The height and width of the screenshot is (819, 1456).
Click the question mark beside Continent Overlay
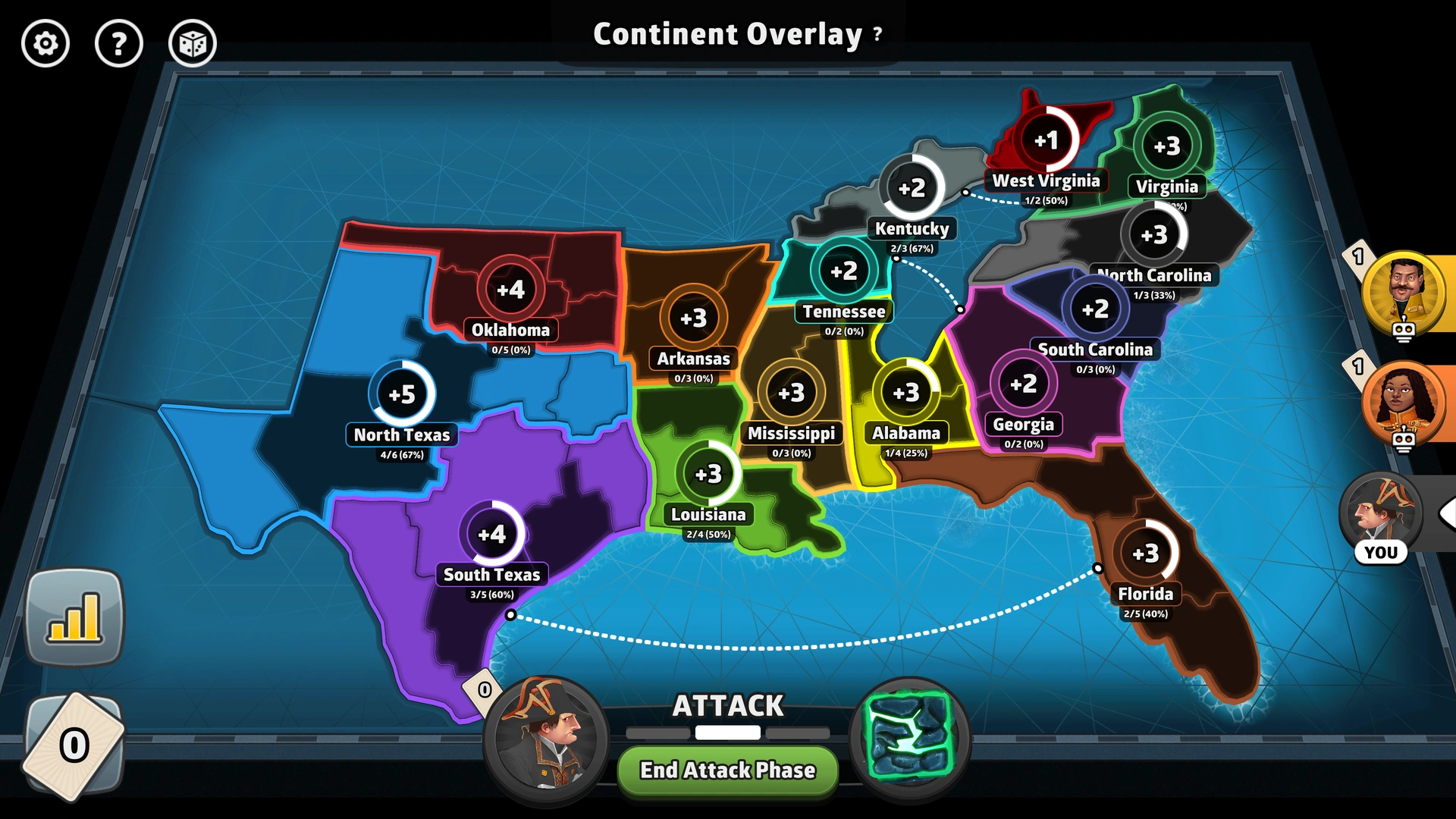point(877,33)
